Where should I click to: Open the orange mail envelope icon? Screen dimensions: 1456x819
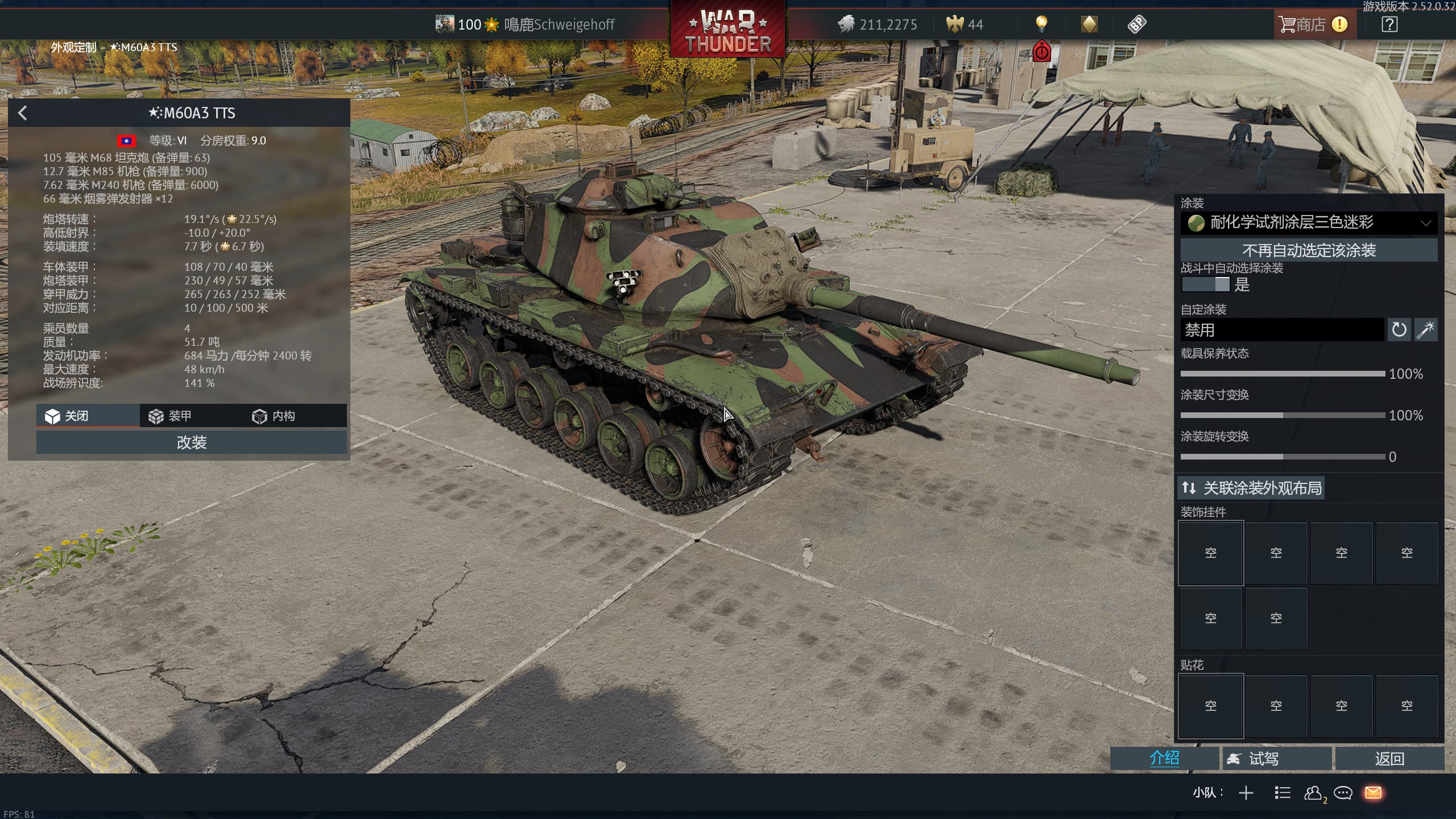(x=1373, y=792)
